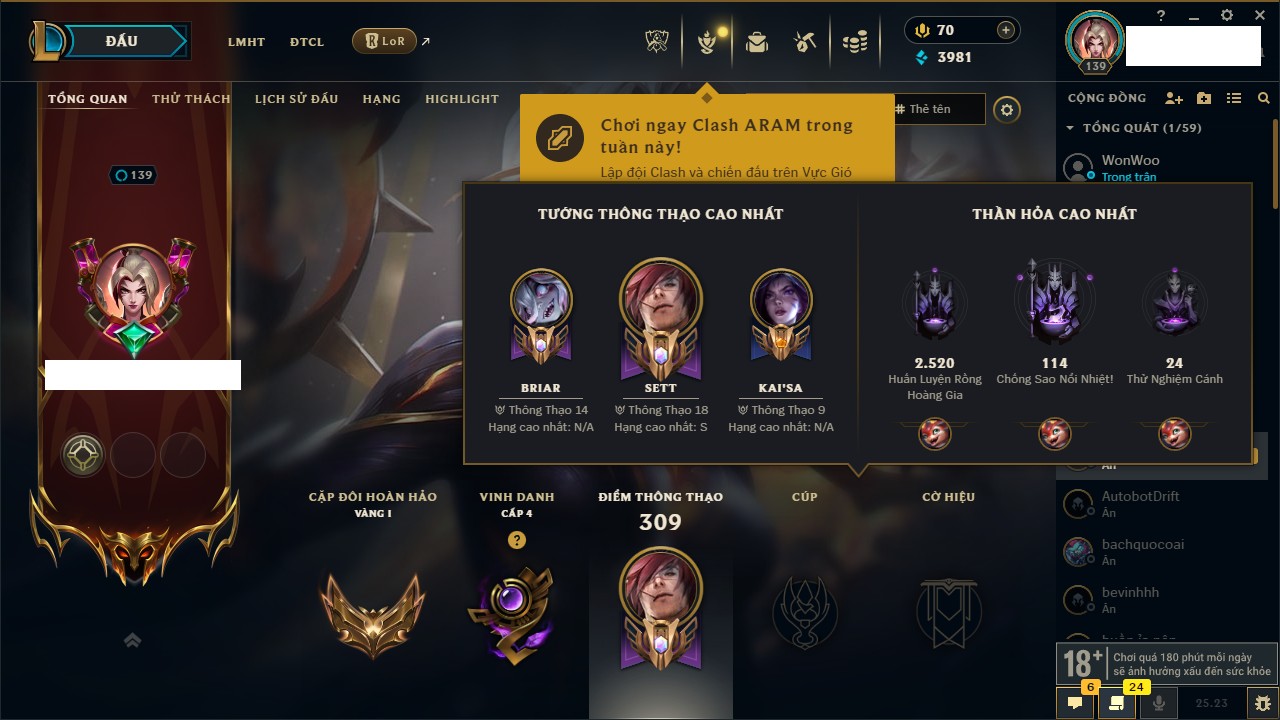Screen dimensions: 1280x720
Task: Select friend AutobotDrift in the list
Action: coord(1140,502)
